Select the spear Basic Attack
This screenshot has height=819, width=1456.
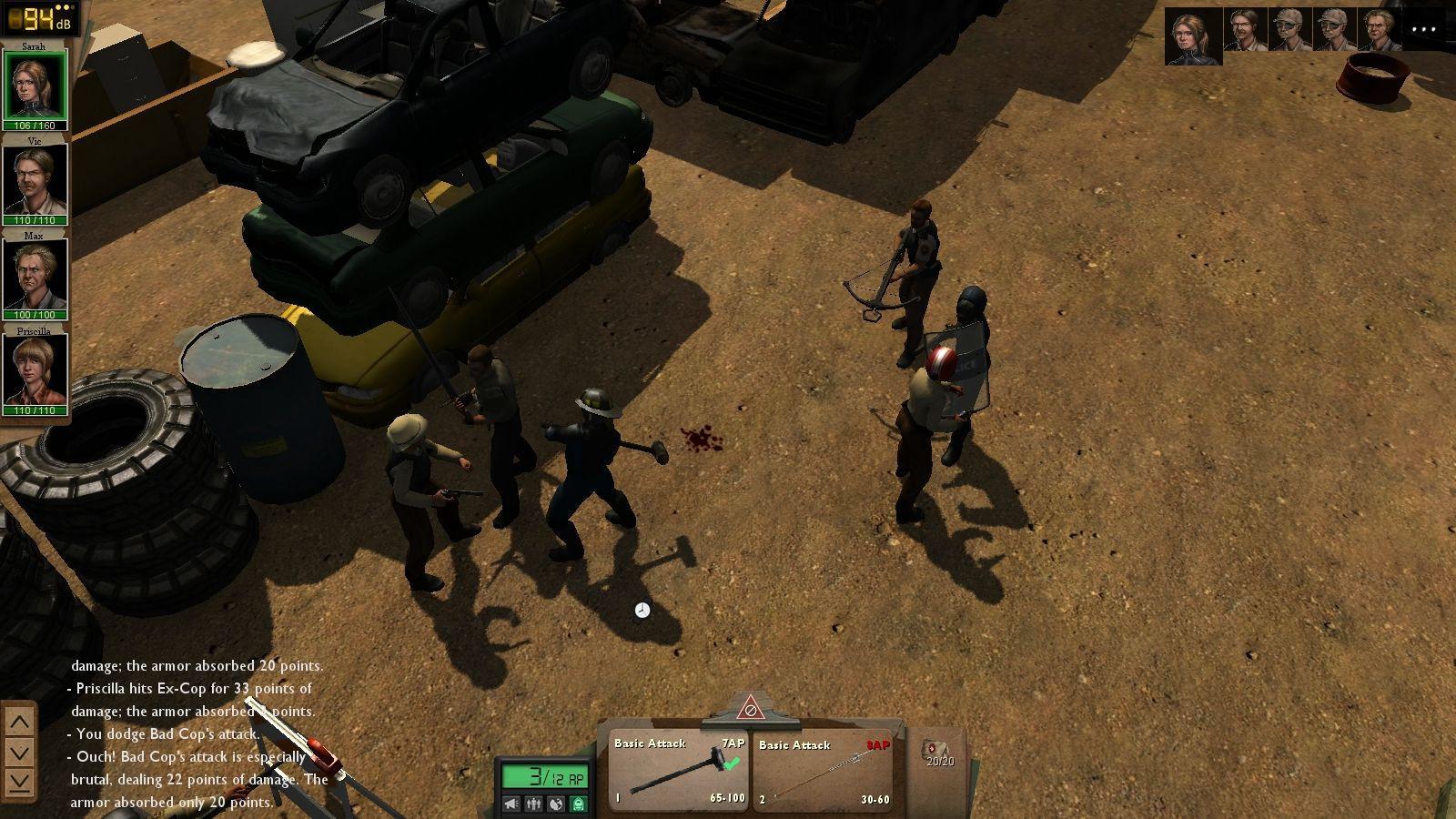click(x=824, y=769)
